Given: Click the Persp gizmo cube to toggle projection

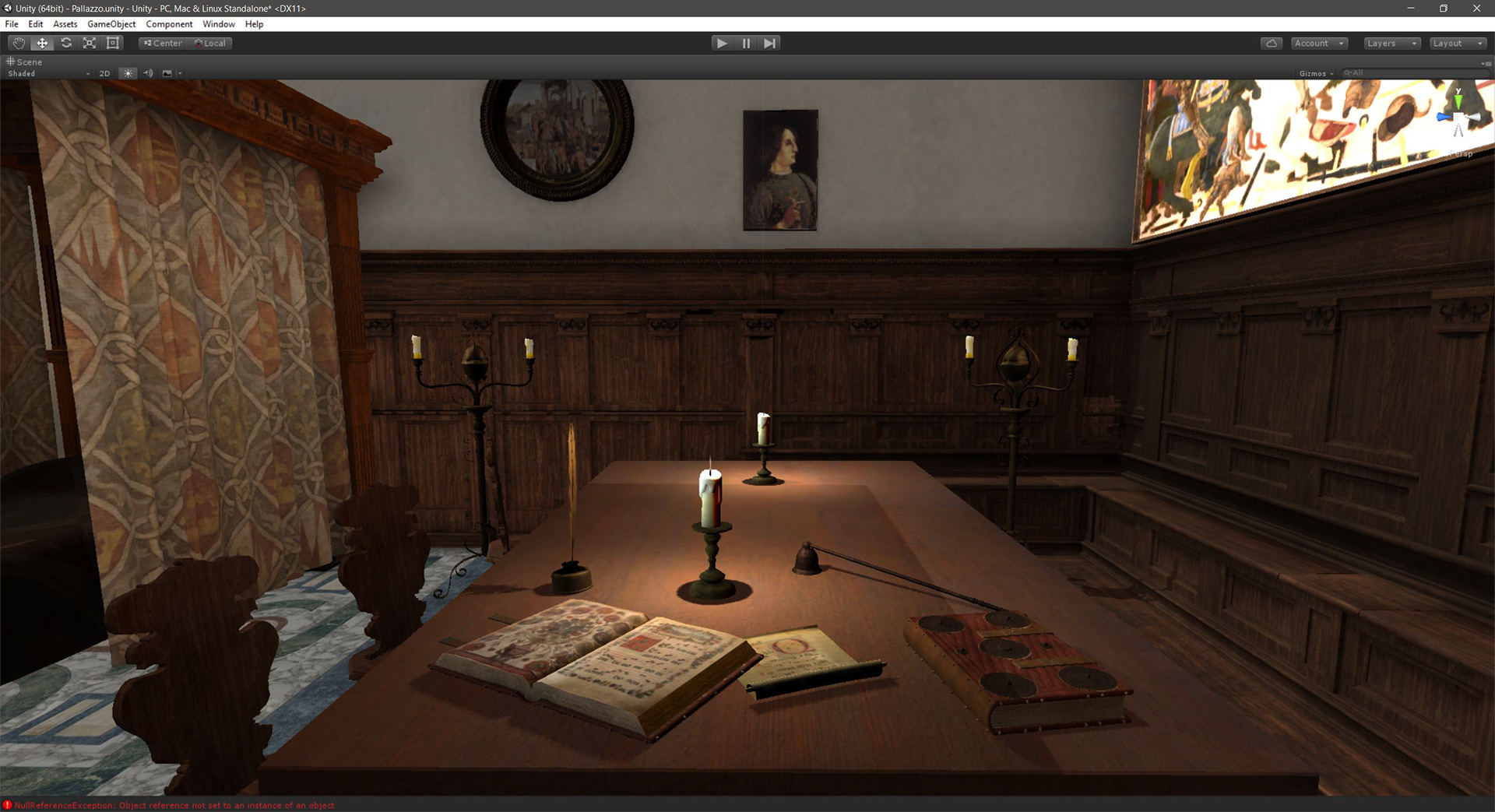Looking at the screenshot, I should [1462, 153].
